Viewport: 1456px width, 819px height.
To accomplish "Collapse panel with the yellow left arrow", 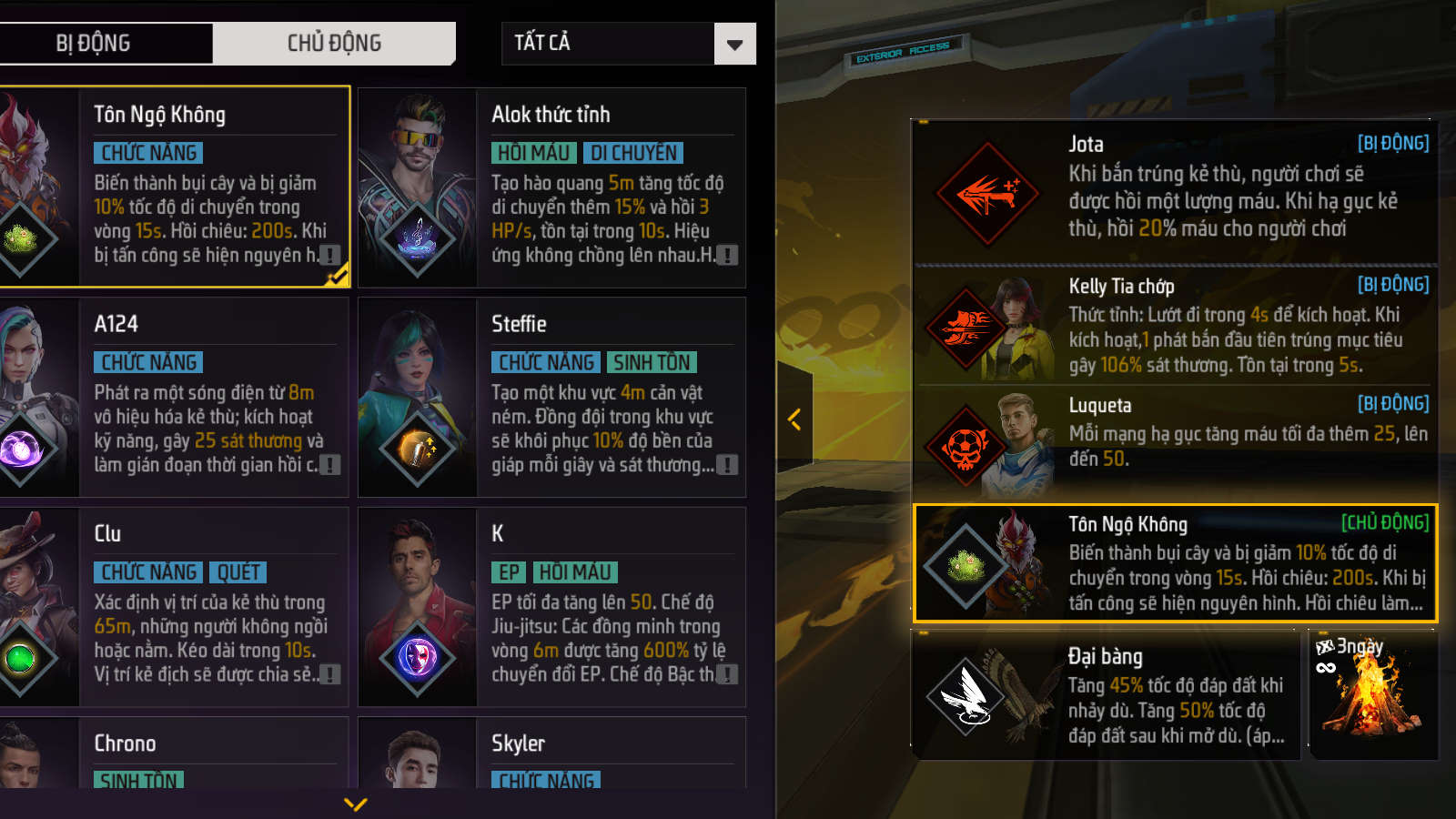I will coord(794,420).
